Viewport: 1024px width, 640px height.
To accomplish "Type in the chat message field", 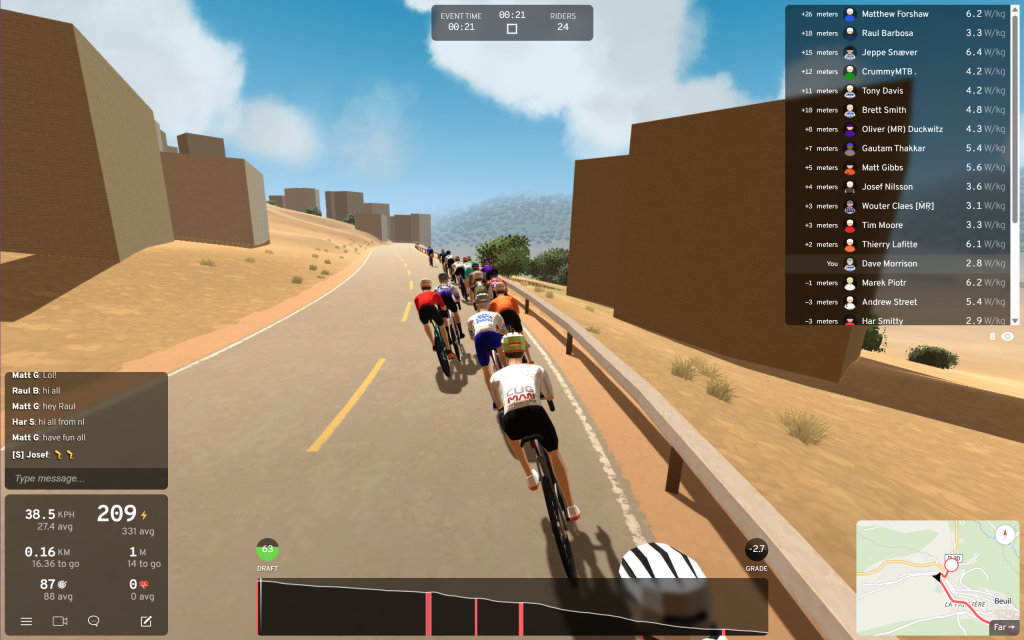I will (85, 478).
